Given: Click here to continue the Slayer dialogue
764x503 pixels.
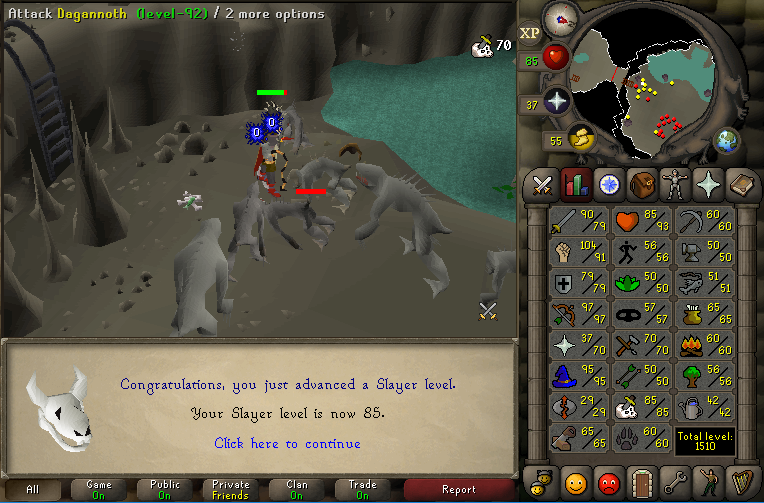Looking at the screenshot, I should click(x=287, y=443).
